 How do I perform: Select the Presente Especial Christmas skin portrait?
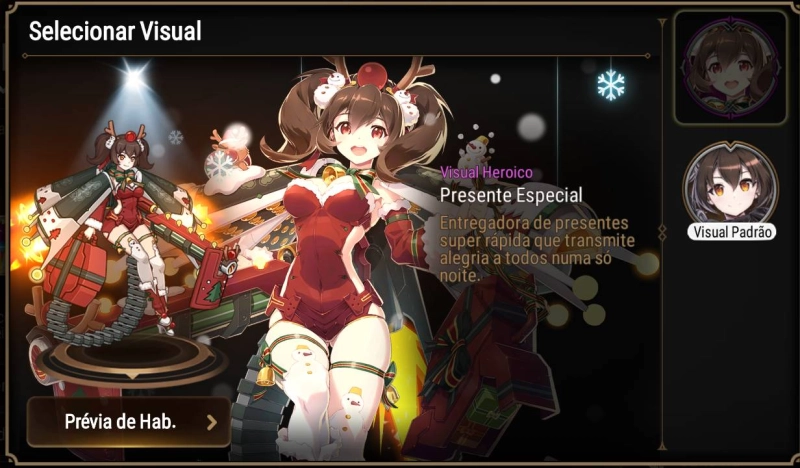[729, 67]
